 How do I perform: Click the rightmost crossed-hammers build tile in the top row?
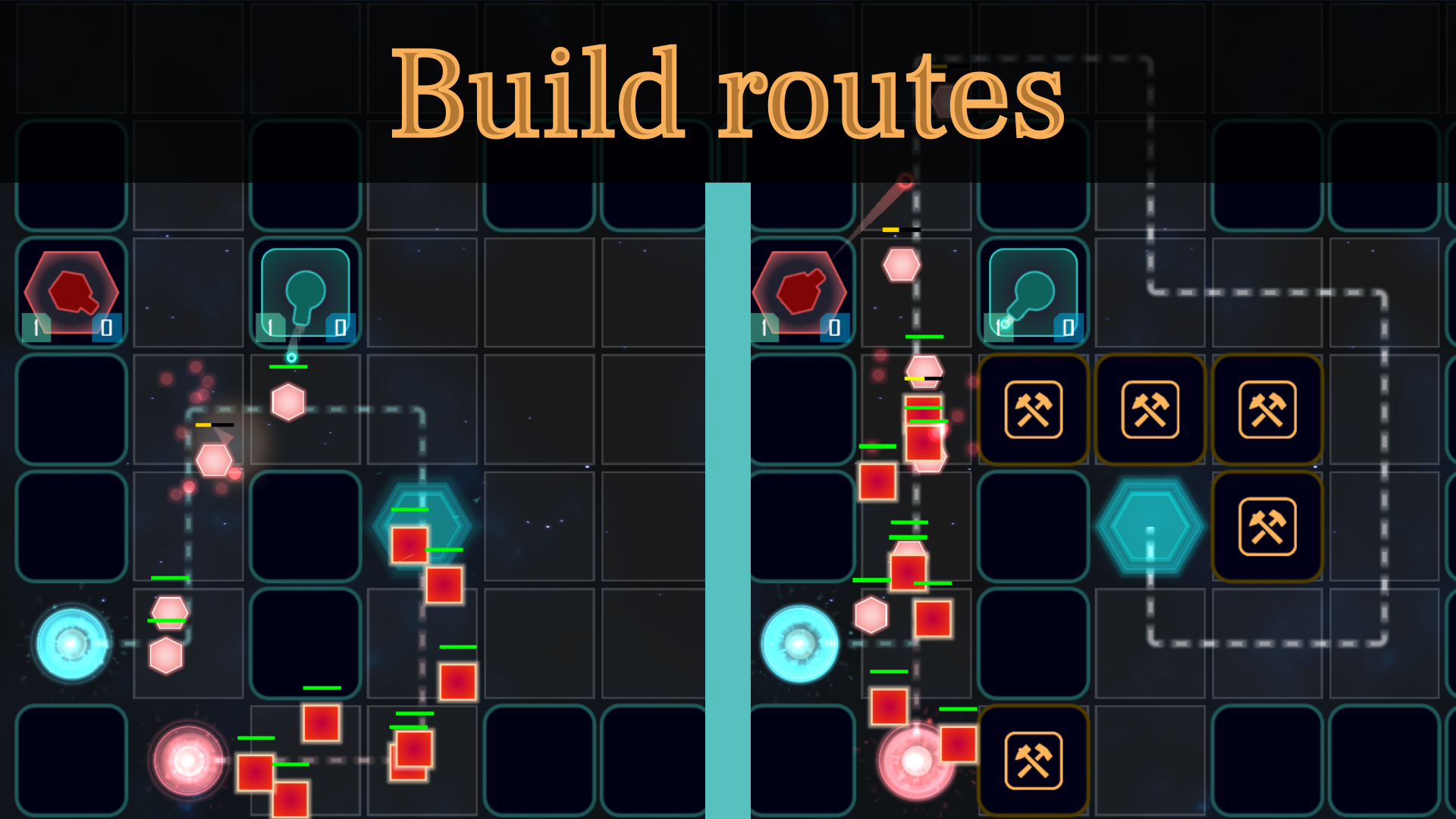(x=1267, y=409)
